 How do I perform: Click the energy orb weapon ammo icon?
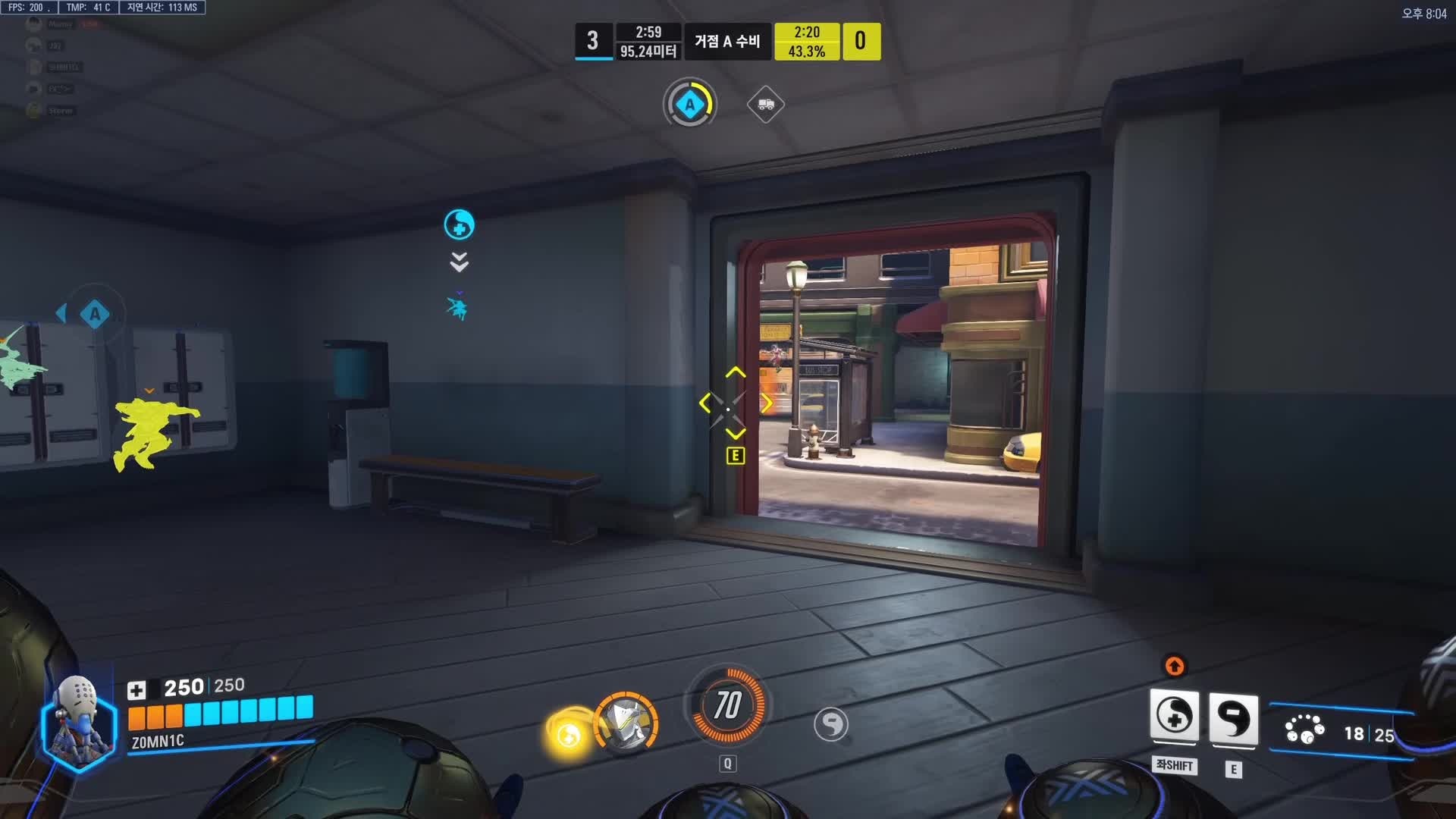coord(1304,730)
